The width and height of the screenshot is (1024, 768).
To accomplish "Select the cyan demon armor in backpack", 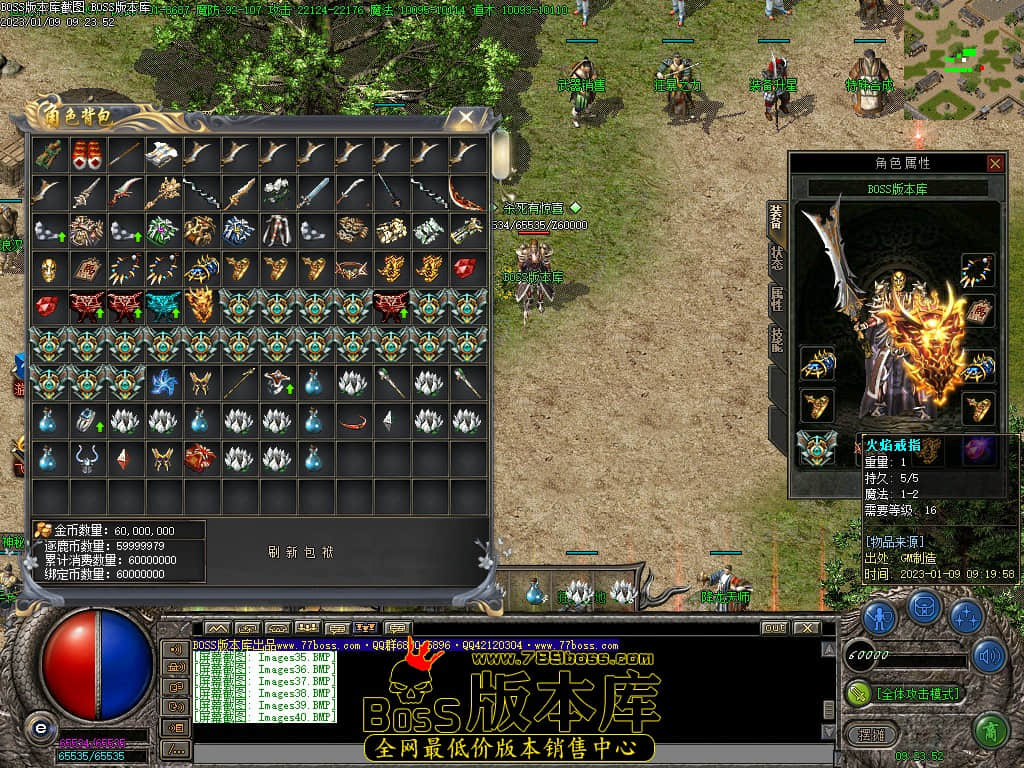I will (x=163, y=306).
